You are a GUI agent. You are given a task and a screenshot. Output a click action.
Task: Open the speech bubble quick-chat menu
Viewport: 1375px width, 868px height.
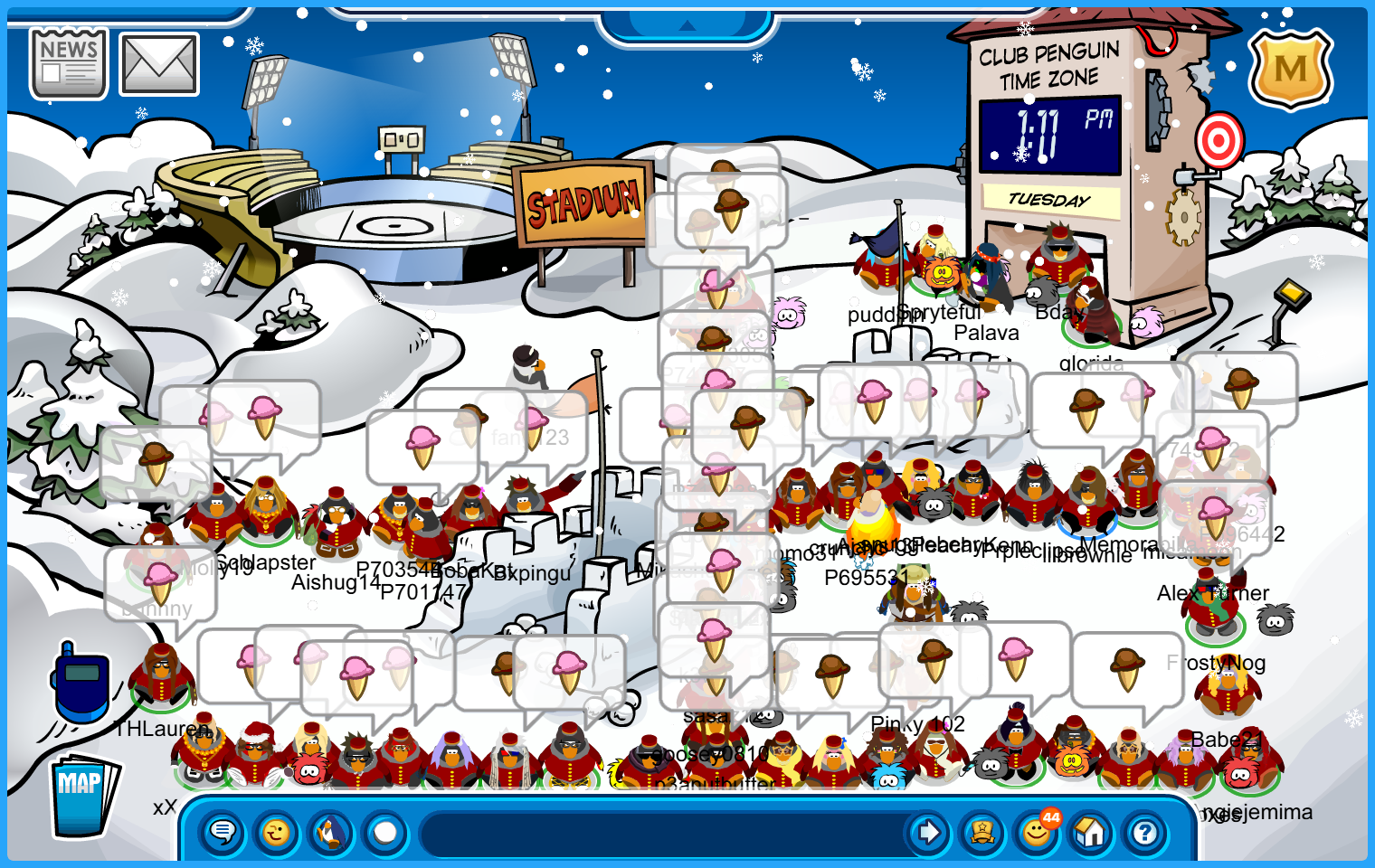coord(223,832)
